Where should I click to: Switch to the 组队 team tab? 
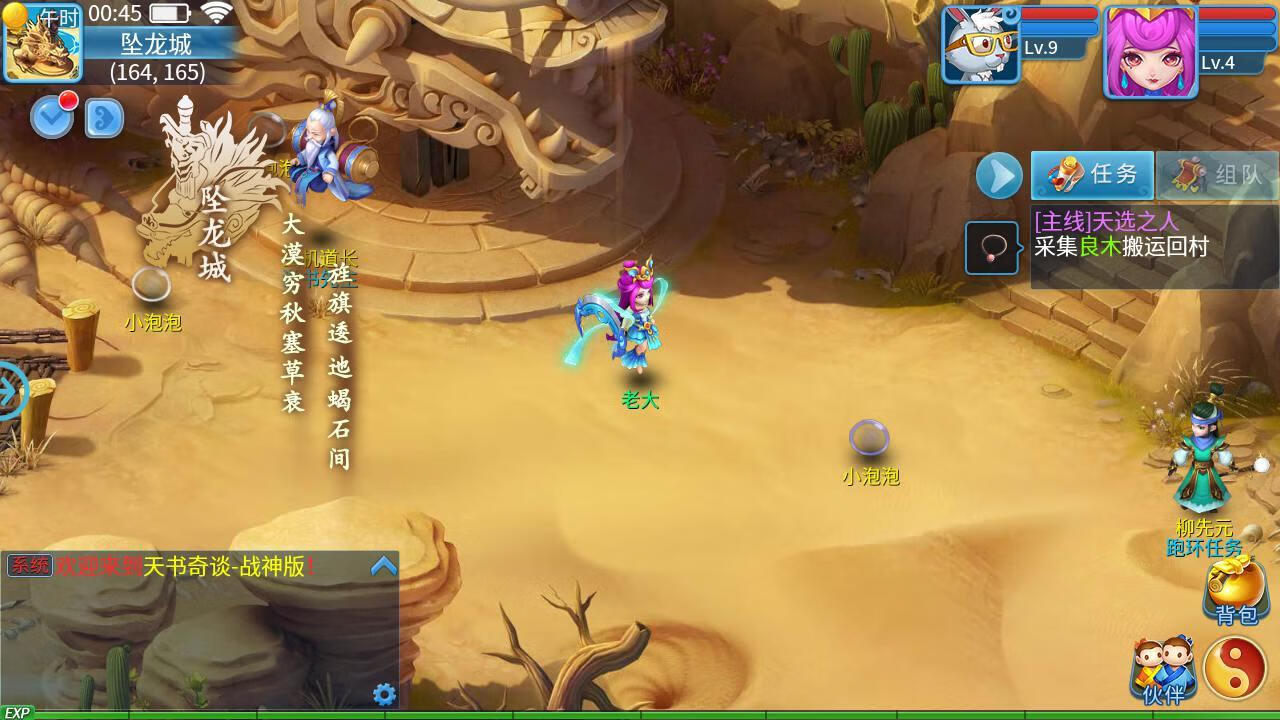coord(1217,176)
